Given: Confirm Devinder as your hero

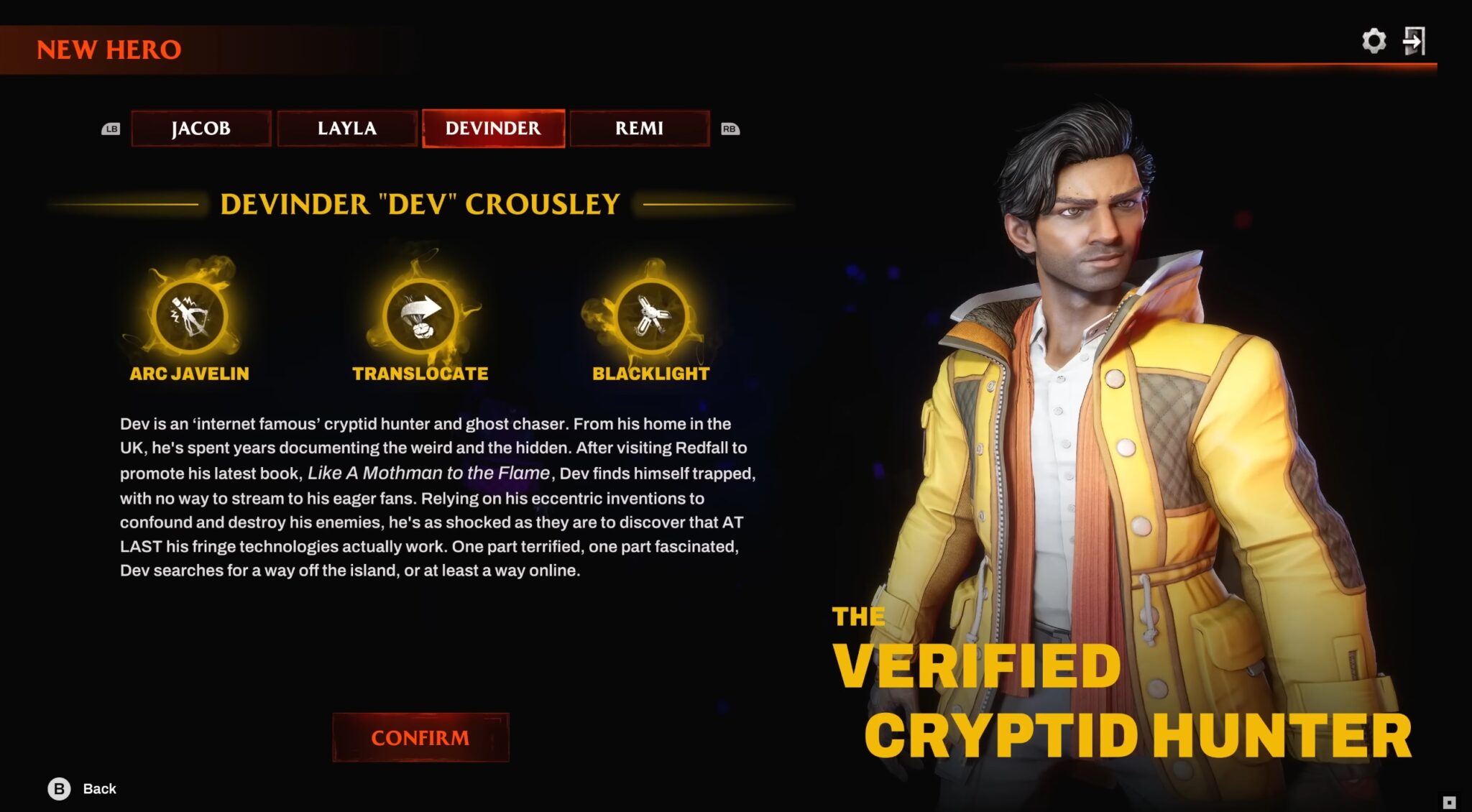Looking at the screenshot, I should point(420,737).
